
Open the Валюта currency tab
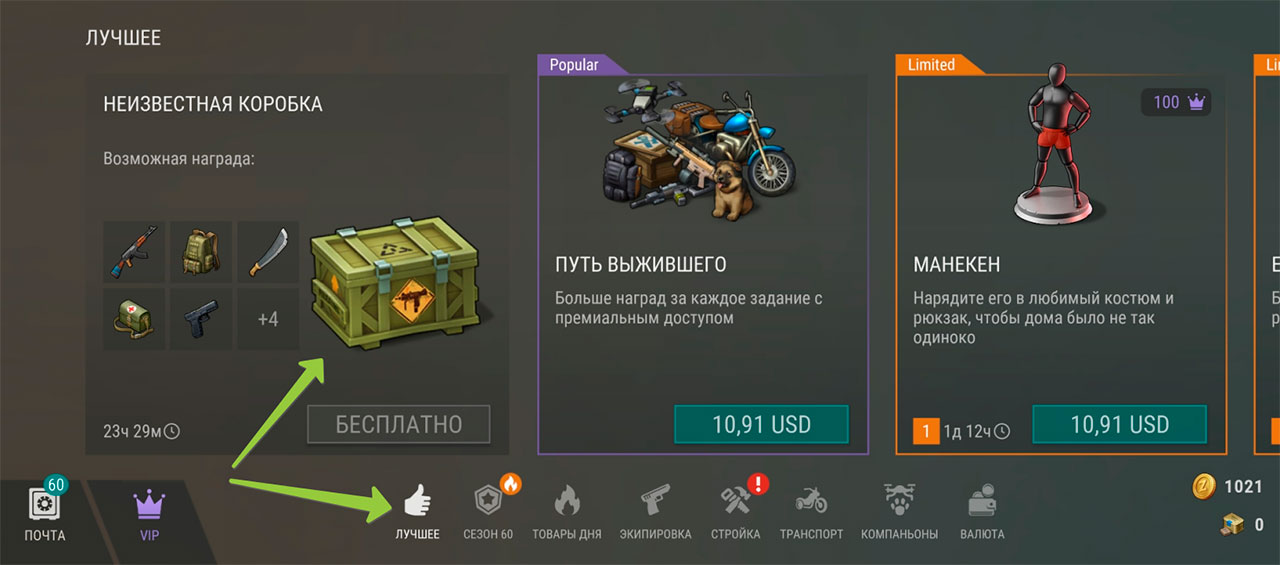coord(981,512)
